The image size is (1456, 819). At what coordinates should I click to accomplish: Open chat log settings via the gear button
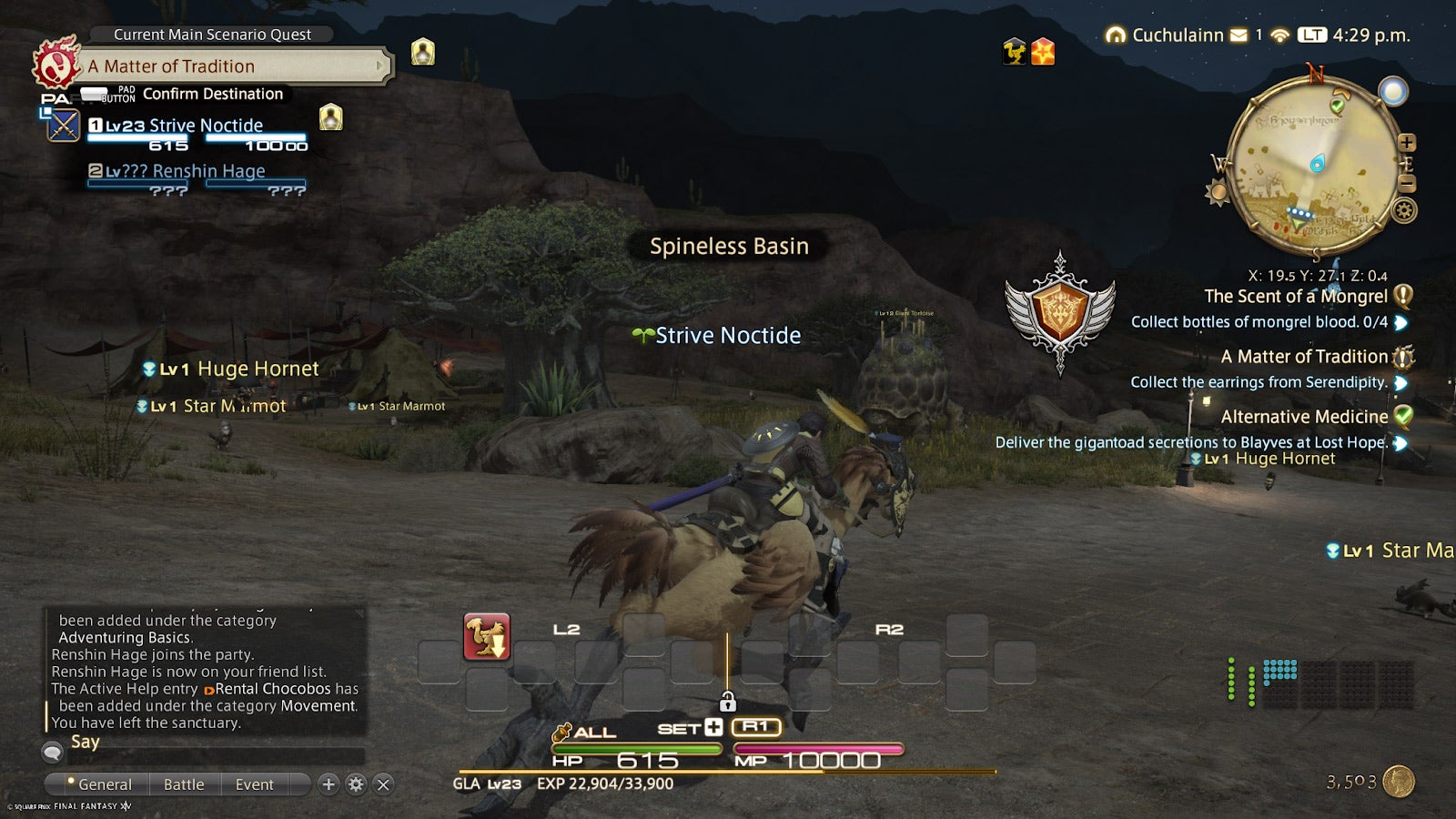[356, 784]
